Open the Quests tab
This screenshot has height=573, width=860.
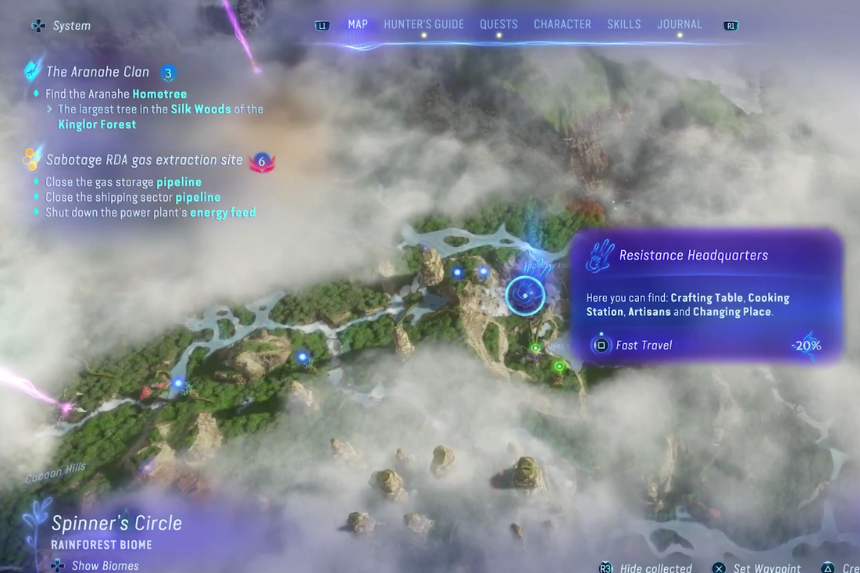point(498,24)
